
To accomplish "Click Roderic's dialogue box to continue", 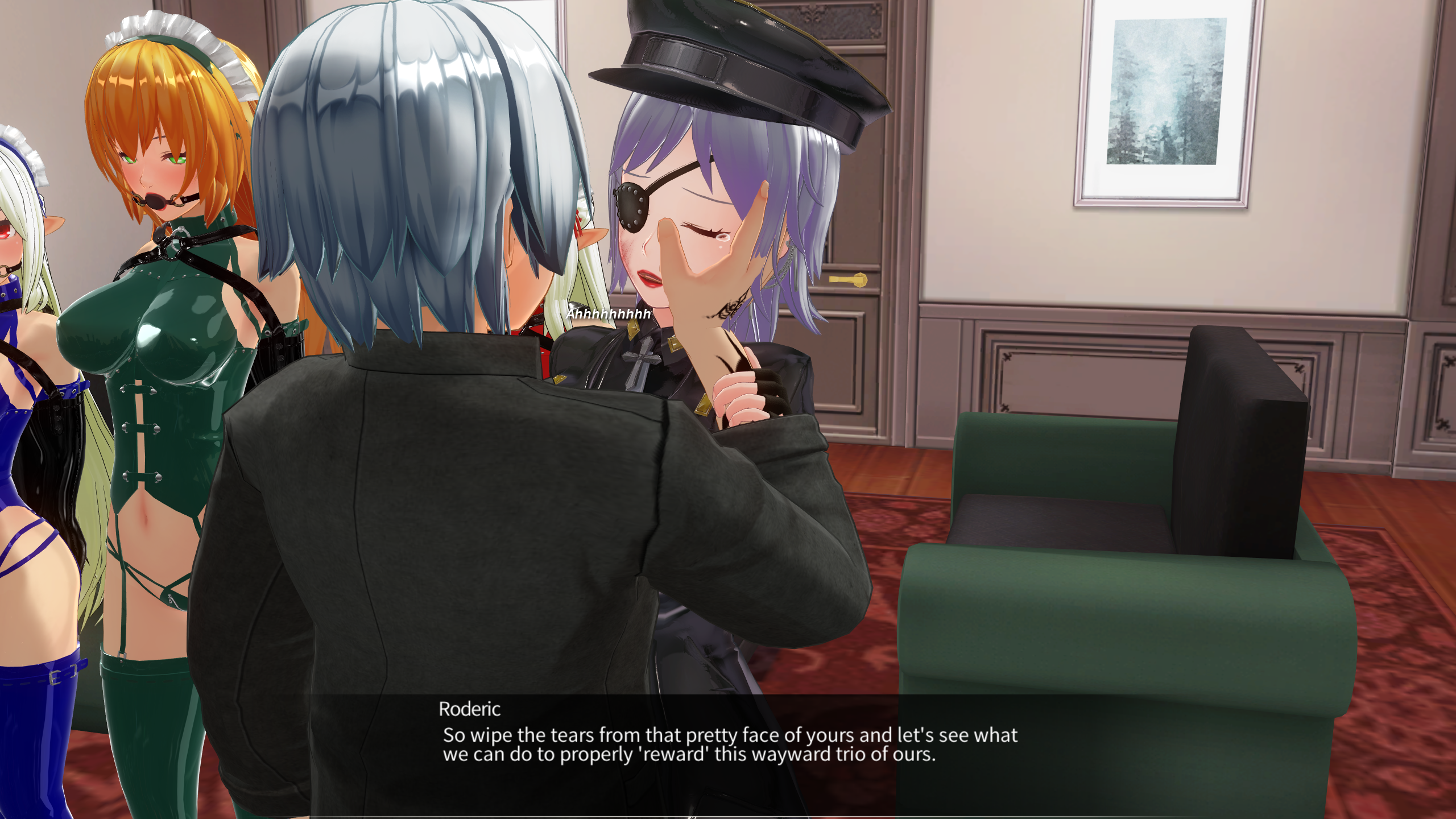I will coord(728,745).
